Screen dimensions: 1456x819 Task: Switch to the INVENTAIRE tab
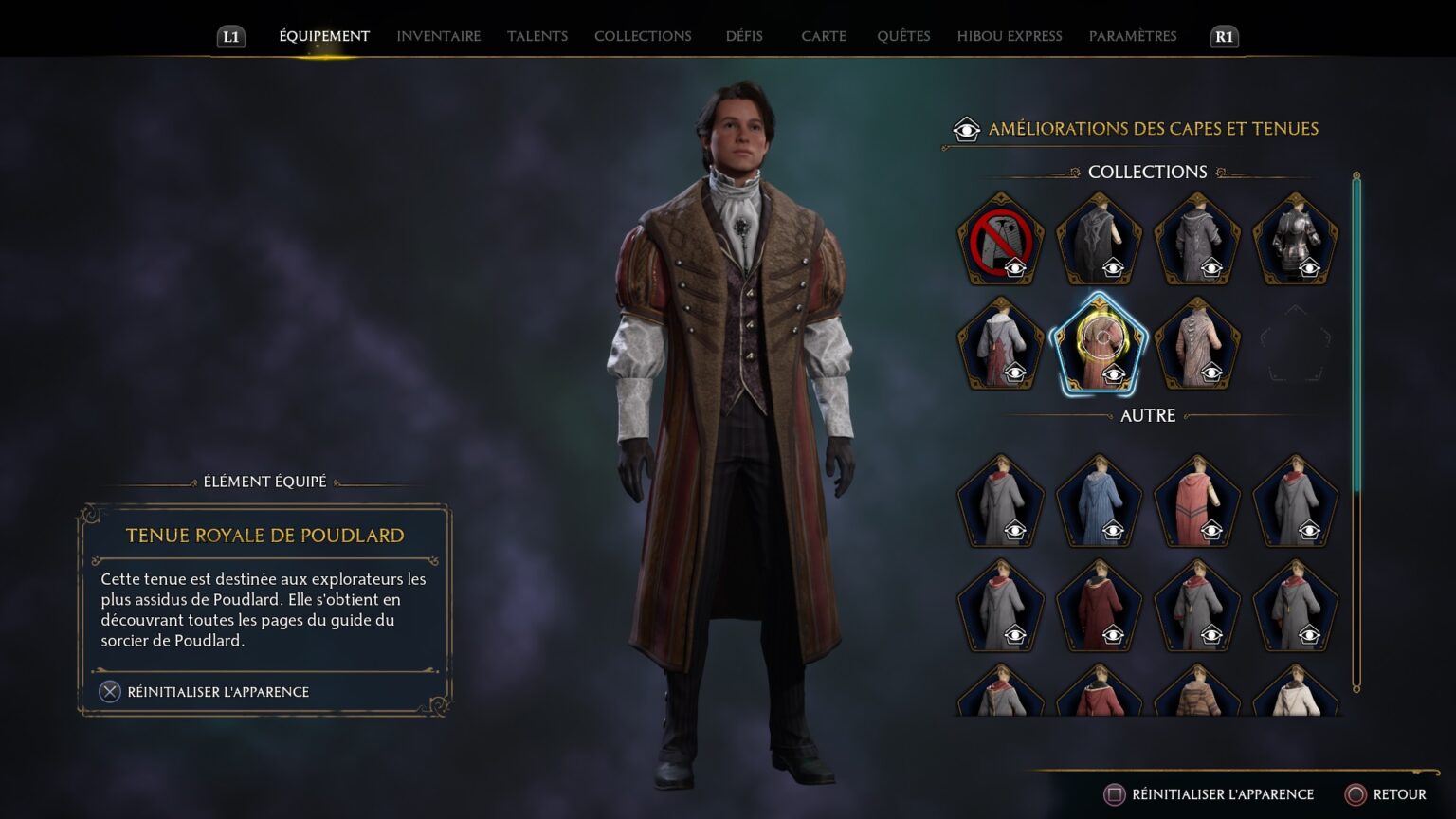click(437, 35)
